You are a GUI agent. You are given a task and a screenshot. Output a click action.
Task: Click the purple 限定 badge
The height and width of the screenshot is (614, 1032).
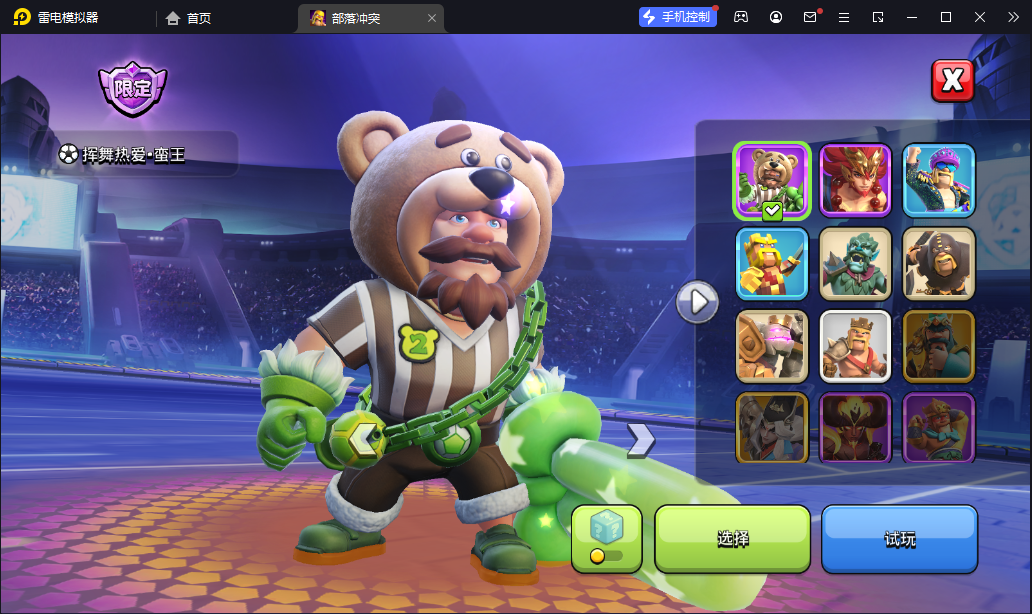click(x=132, y=88)
